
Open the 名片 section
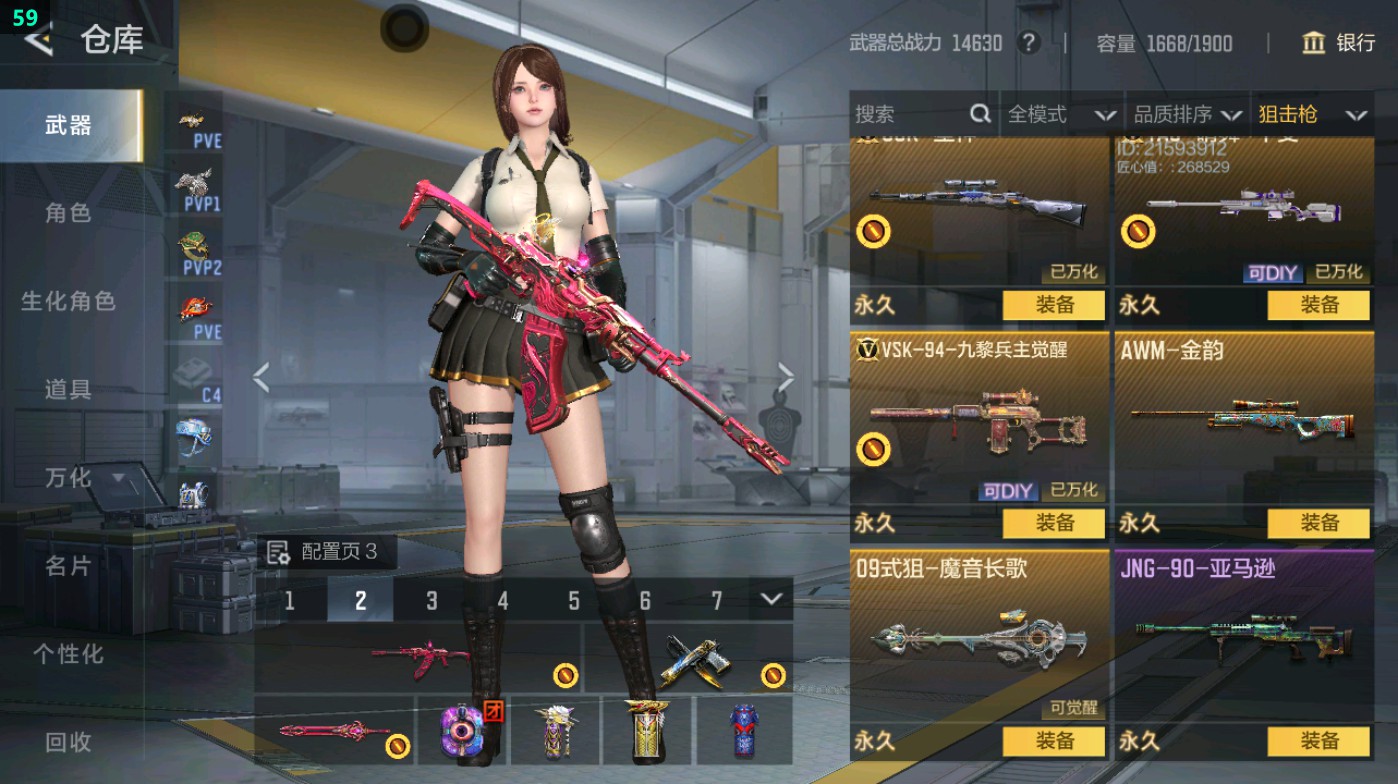tap(68, 566)
